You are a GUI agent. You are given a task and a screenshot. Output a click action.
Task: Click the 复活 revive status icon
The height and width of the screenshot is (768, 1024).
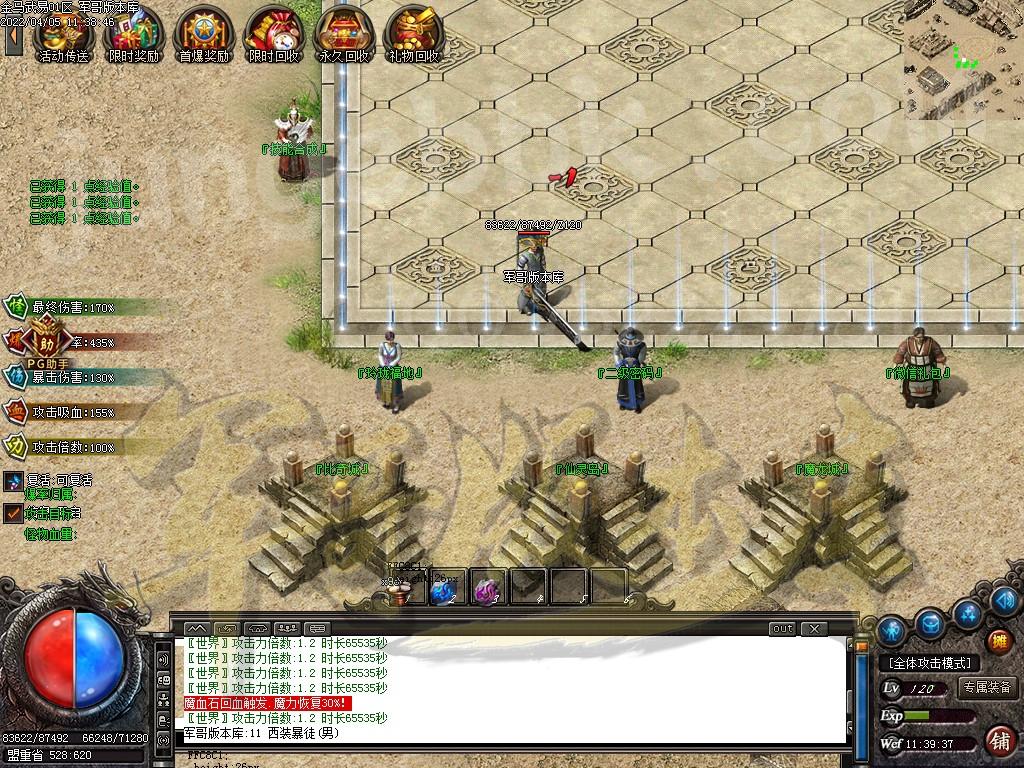13,481
